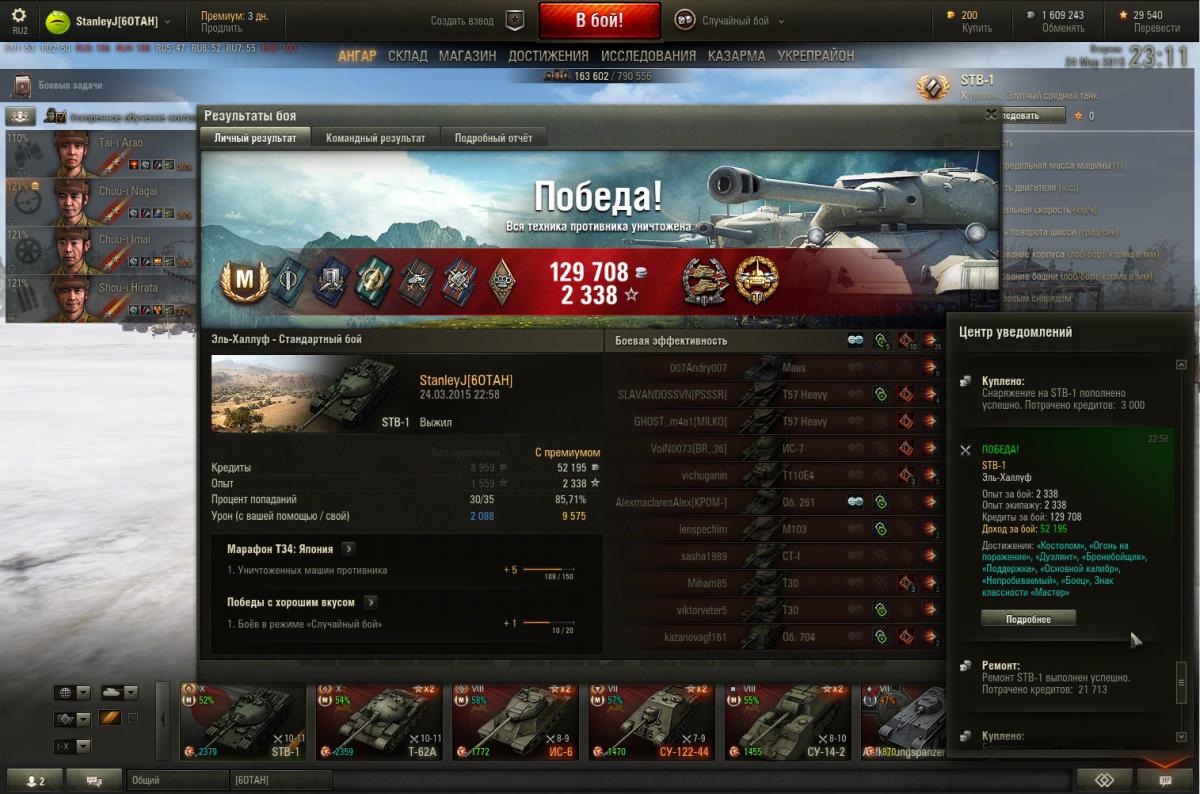Image resolution: width=1200 pixels, height=794 pixels.
Task: Click the Подробнее button in notifications
Action: (x=1028, y=619)
